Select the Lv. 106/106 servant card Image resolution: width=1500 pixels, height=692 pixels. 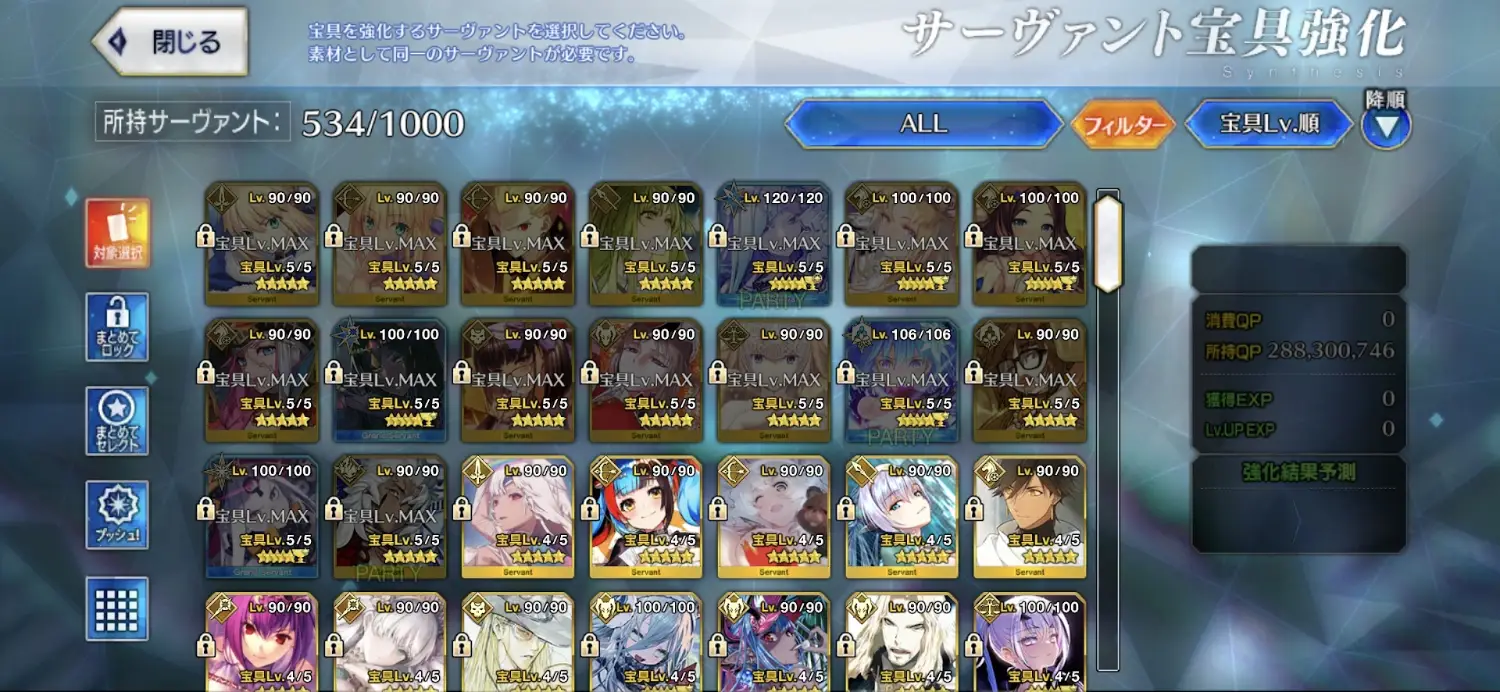click(x=901, y=381)
